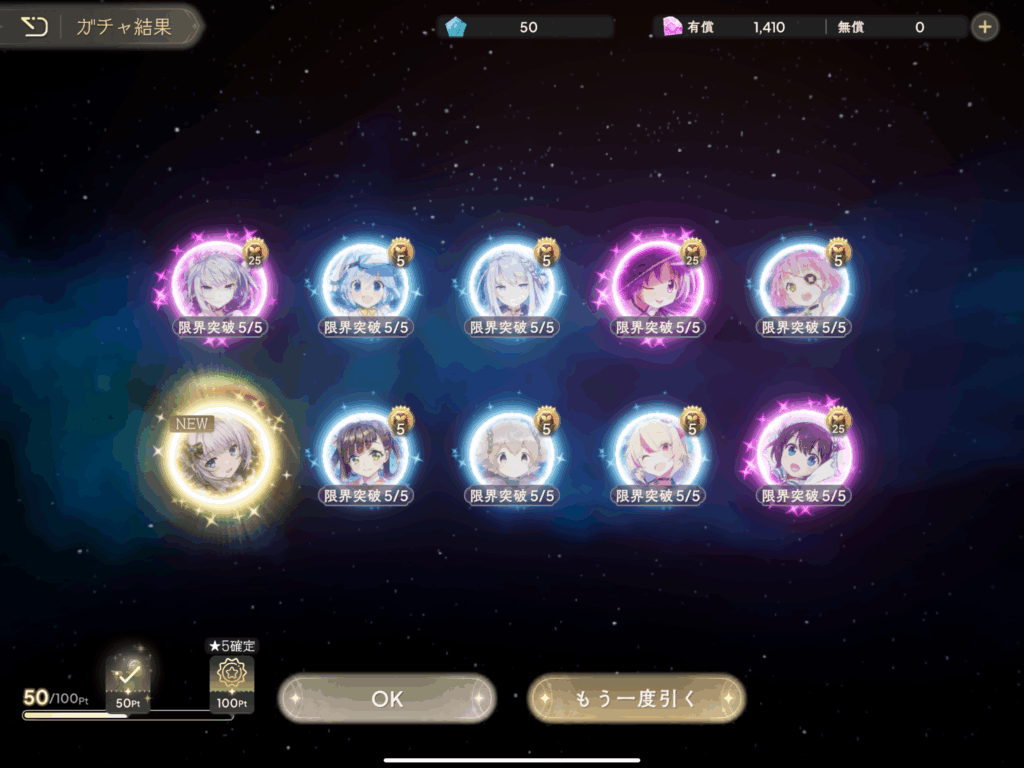Select the magenta-haired winking character
This screenshot has height=768, width=1024.
click(x=657, y=284)
